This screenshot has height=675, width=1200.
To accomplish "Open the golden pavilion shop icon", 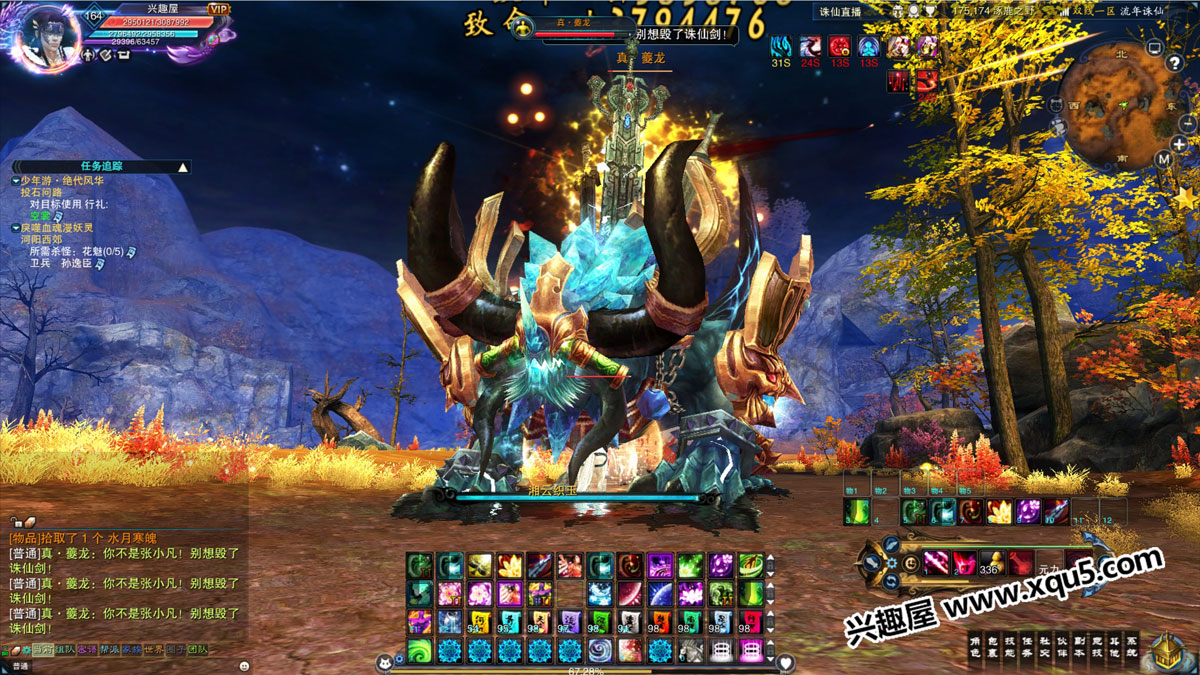I will 1169,648.
